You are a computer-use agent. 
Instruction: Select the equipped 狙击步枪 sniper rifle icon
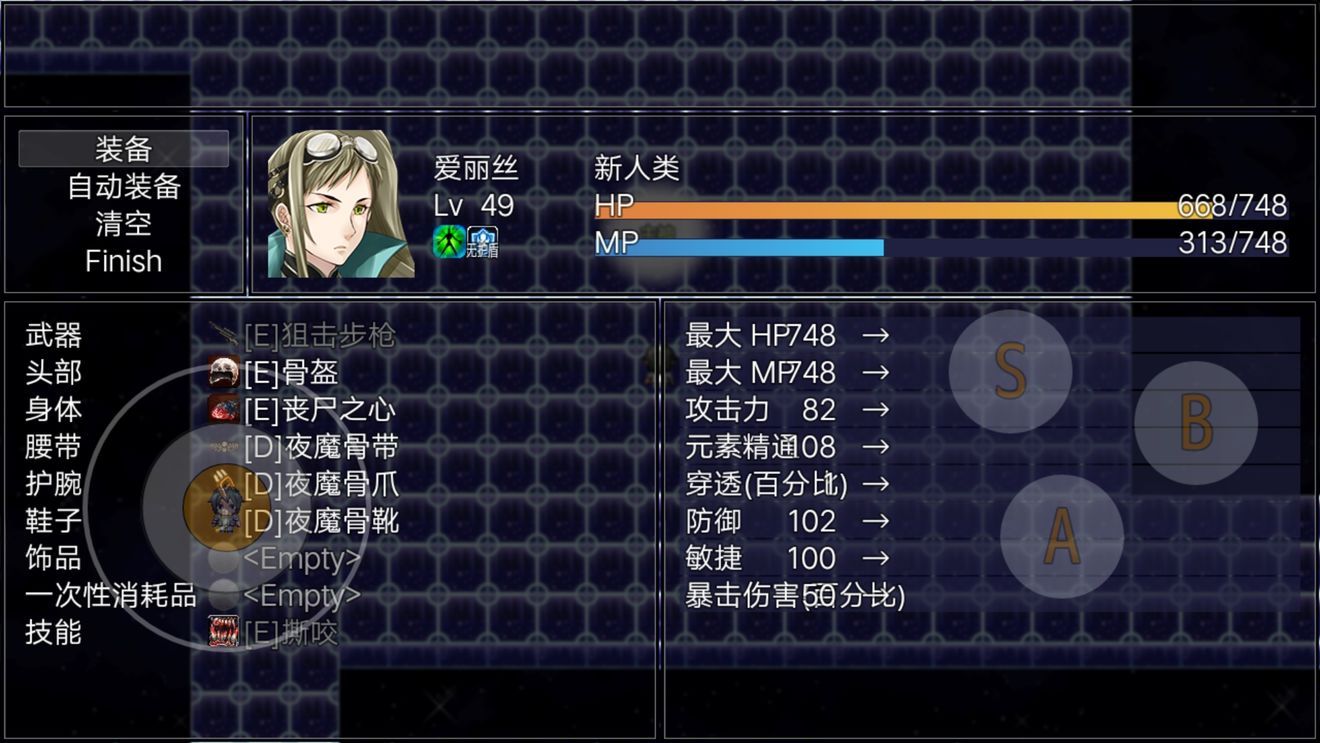pos(222,337)
